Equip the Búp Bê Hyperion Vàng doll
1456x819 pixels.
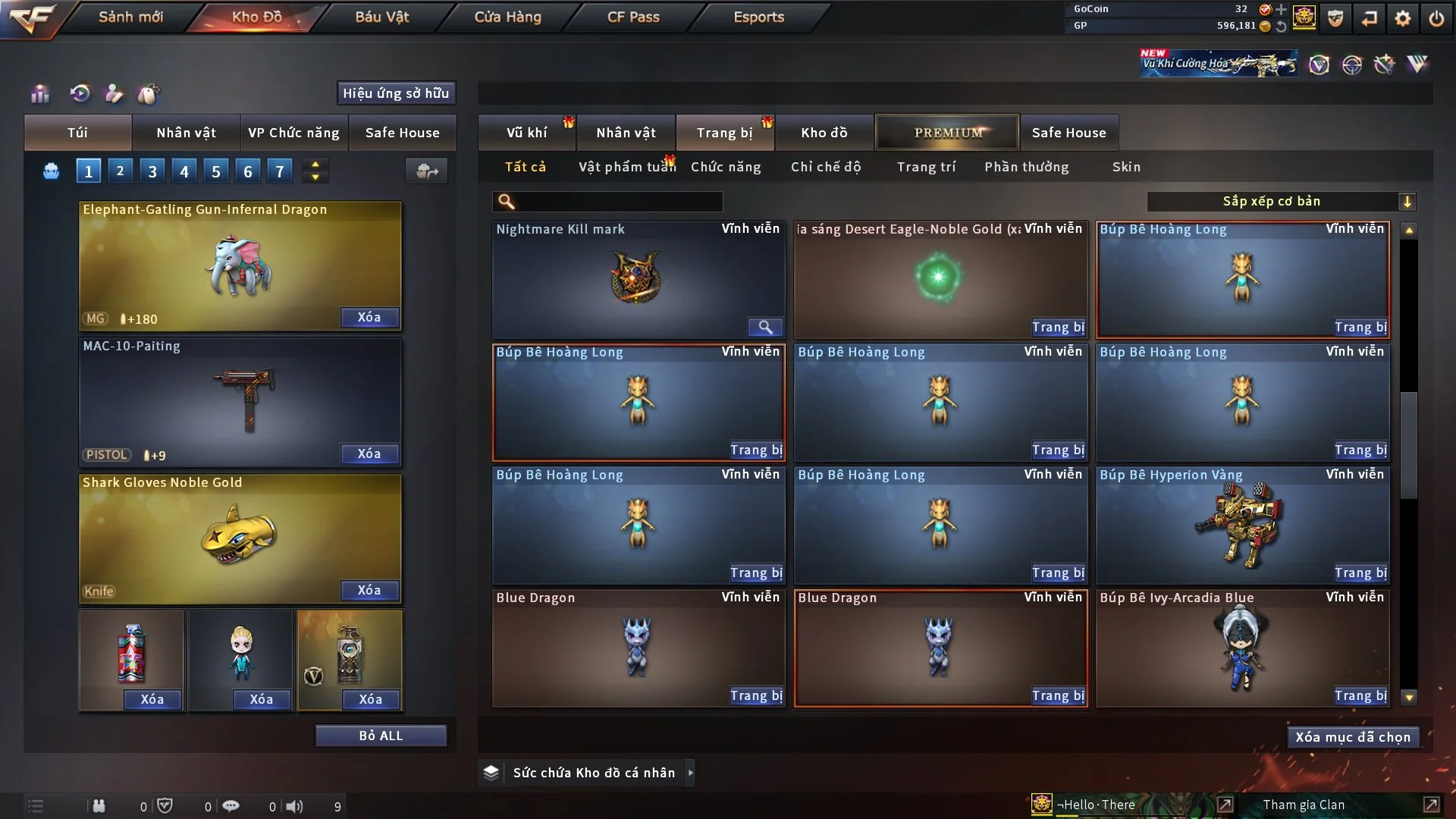1360,573
